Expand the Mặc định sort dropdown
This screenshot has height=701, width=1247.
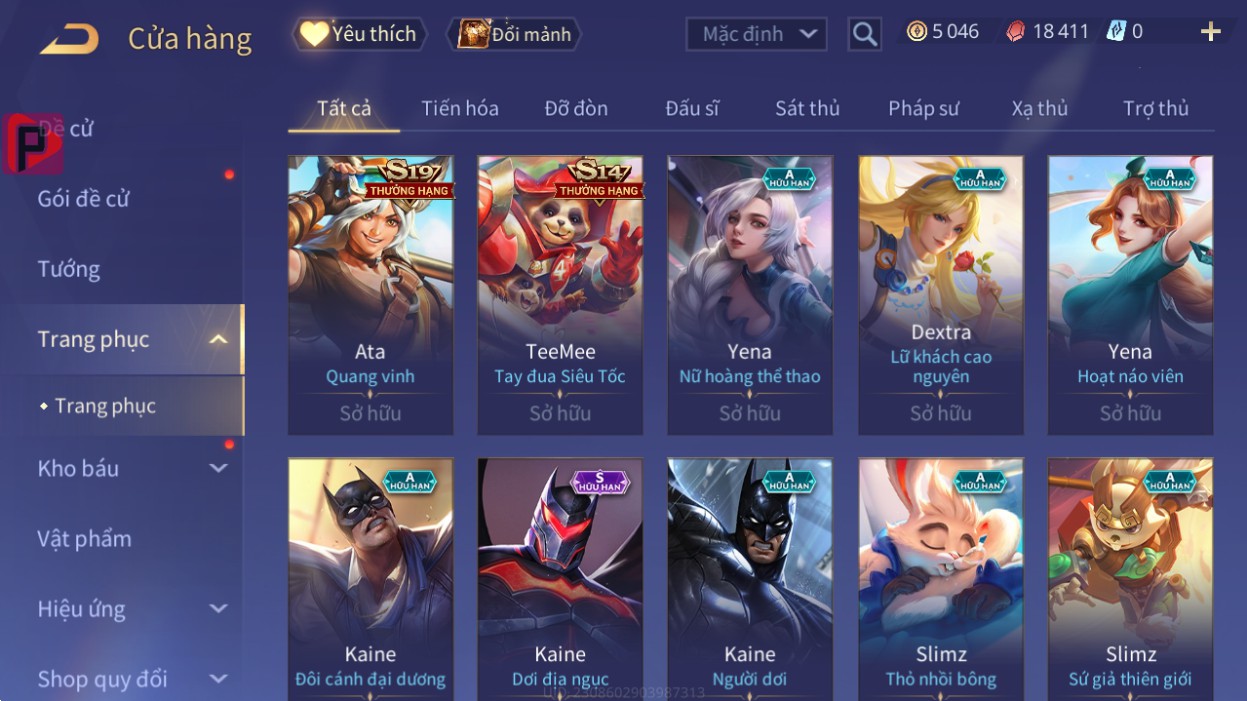[756, 34]
